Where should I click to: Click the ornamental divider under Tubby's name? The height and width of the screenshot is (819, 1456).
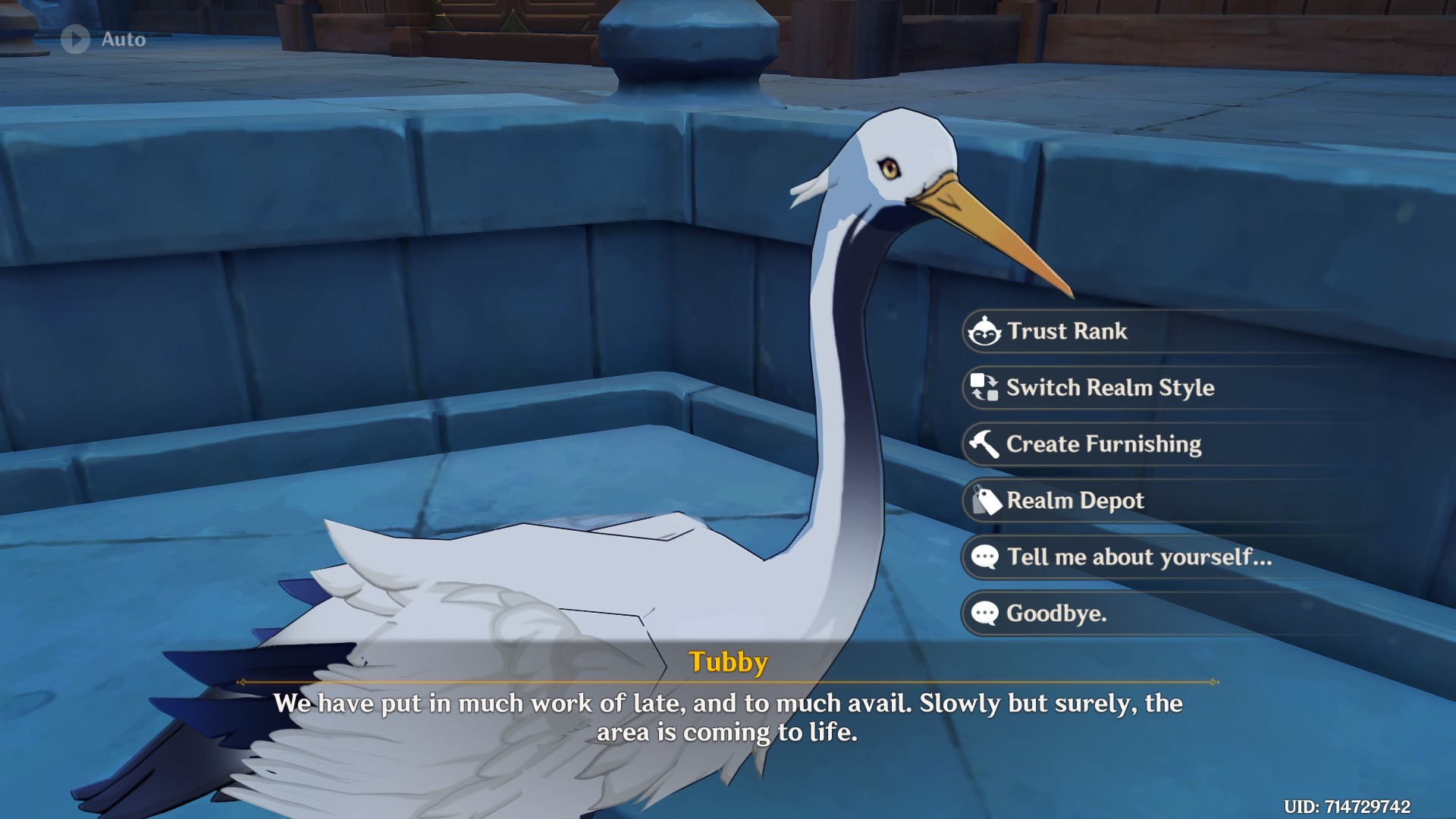[728, 679]
